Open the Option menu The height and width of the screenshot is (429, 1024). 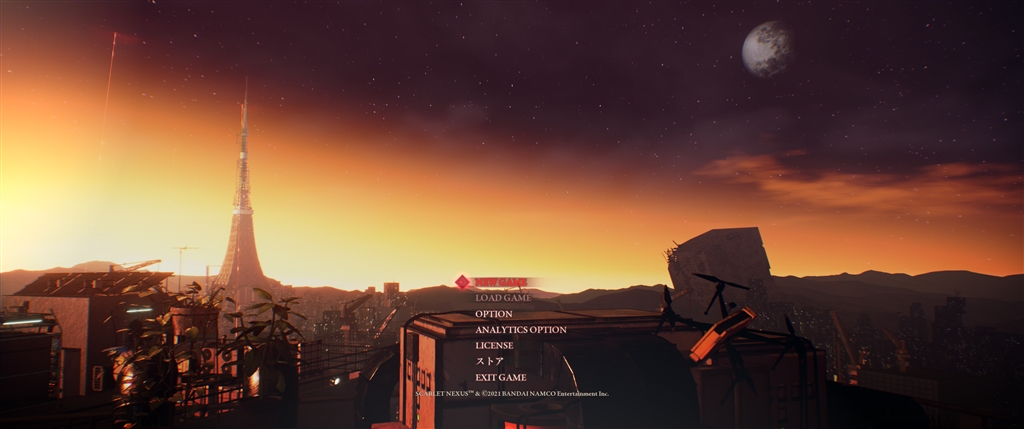click(x=494, y=314)
